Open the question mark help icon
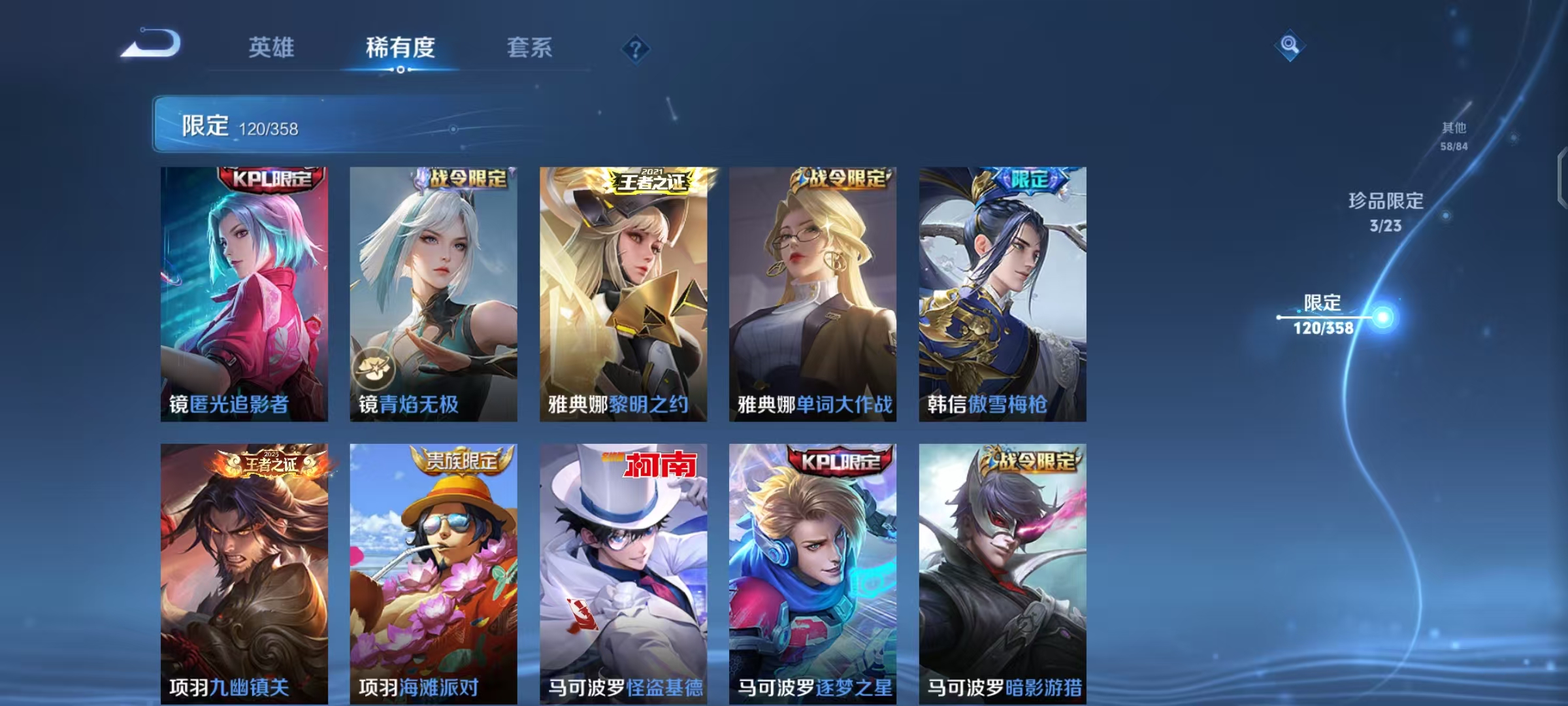 (x=636, y=48)
